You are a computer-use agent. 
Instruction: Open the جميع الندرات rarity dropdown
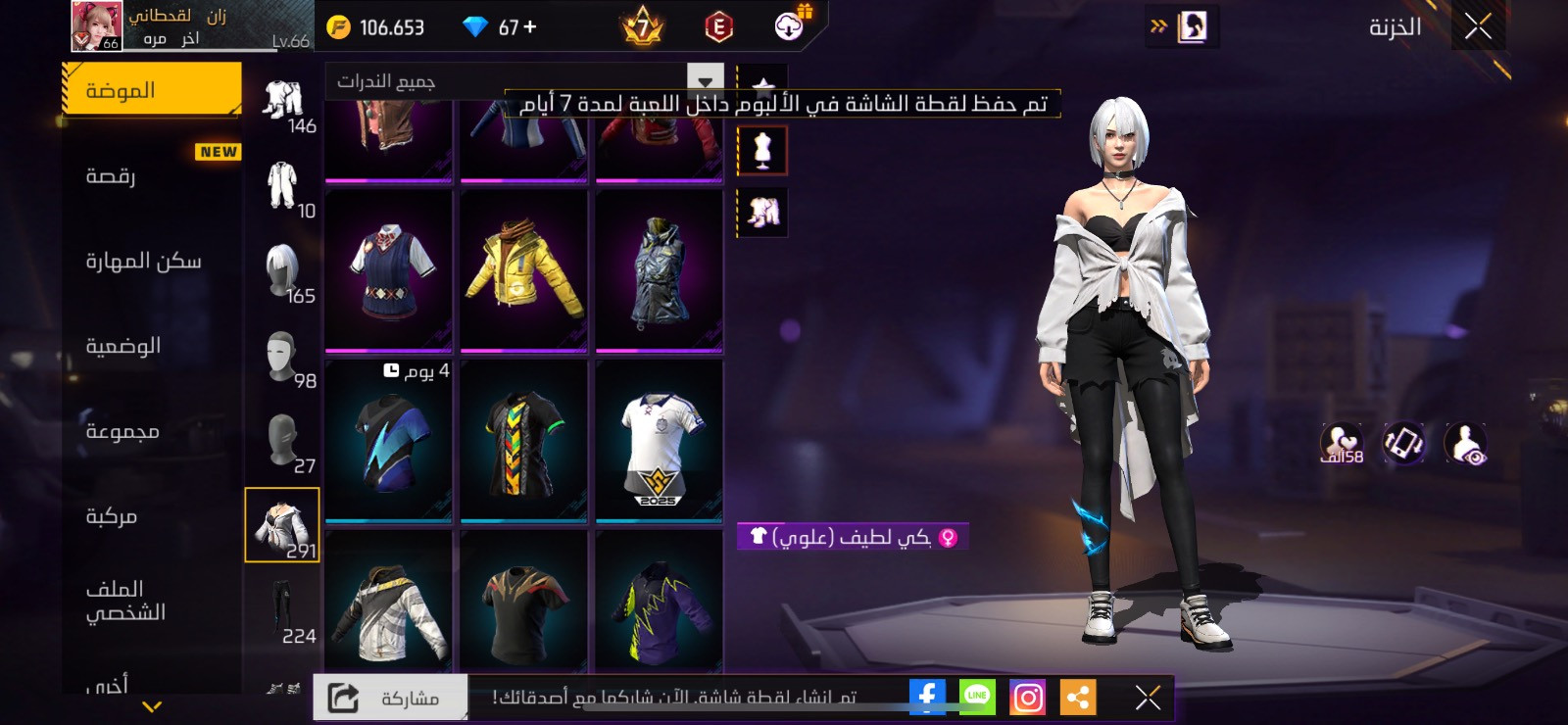pos(524,80)
